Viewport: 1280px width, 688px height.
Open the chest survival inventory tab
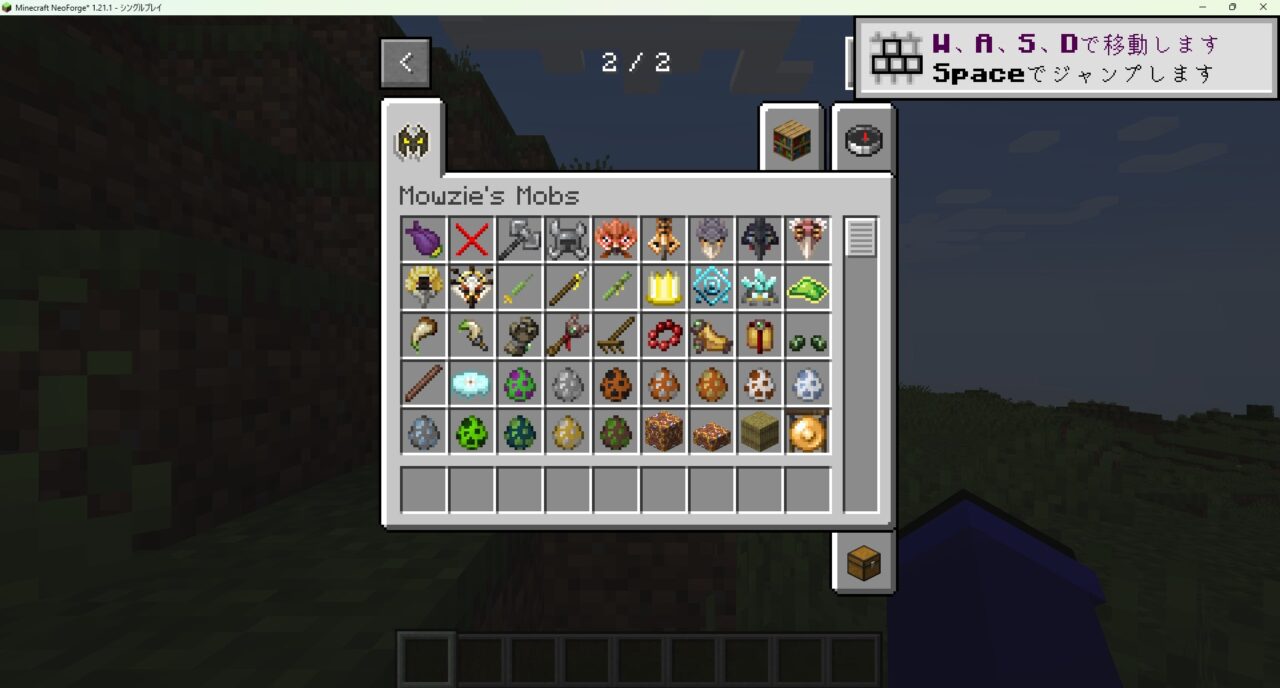point(863,564)
